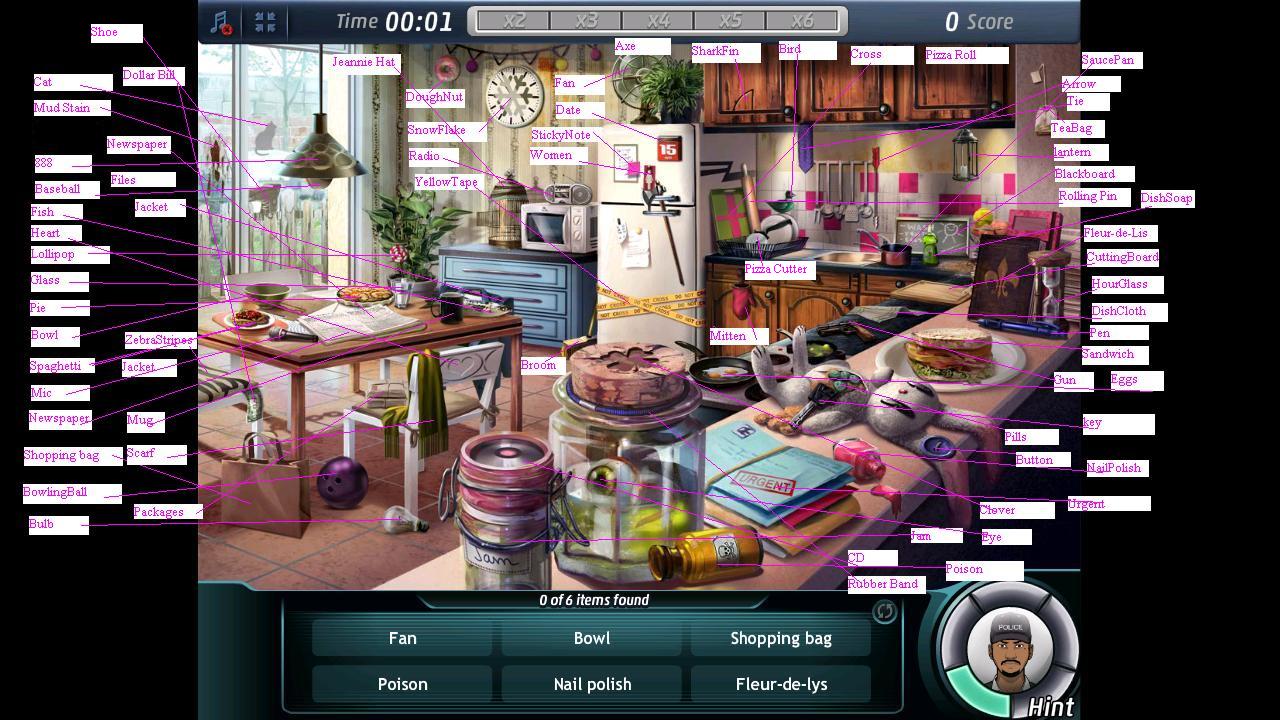The width and height of the screenshot is (1280, 720).
Task: Use the police officer Hint button
Action: (x=1009, y=649)
